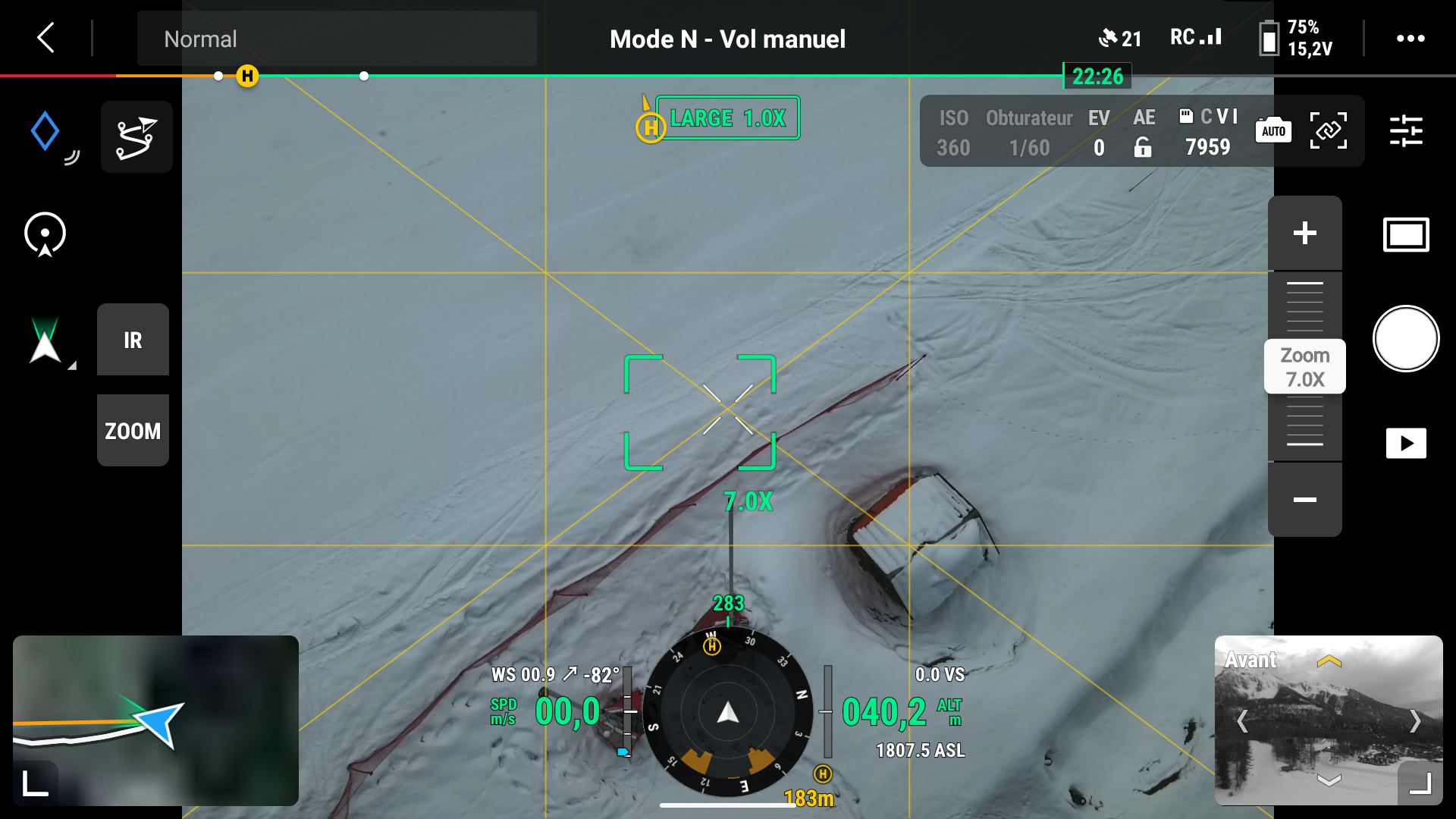
Task: Select the ZOOM camera button
Action: [x=133, y=431]
